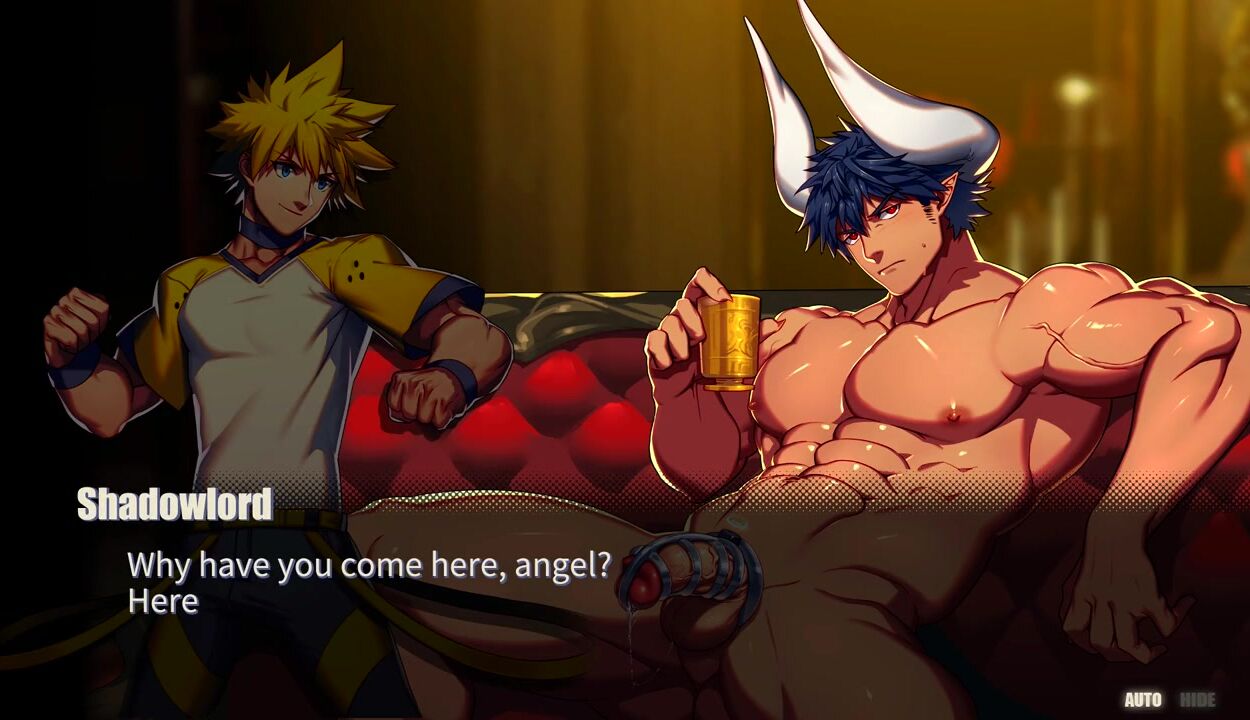1250x720 pixels.
Task: Toggle the AUTO dialogue advance button
Action: click(1143, 700)
